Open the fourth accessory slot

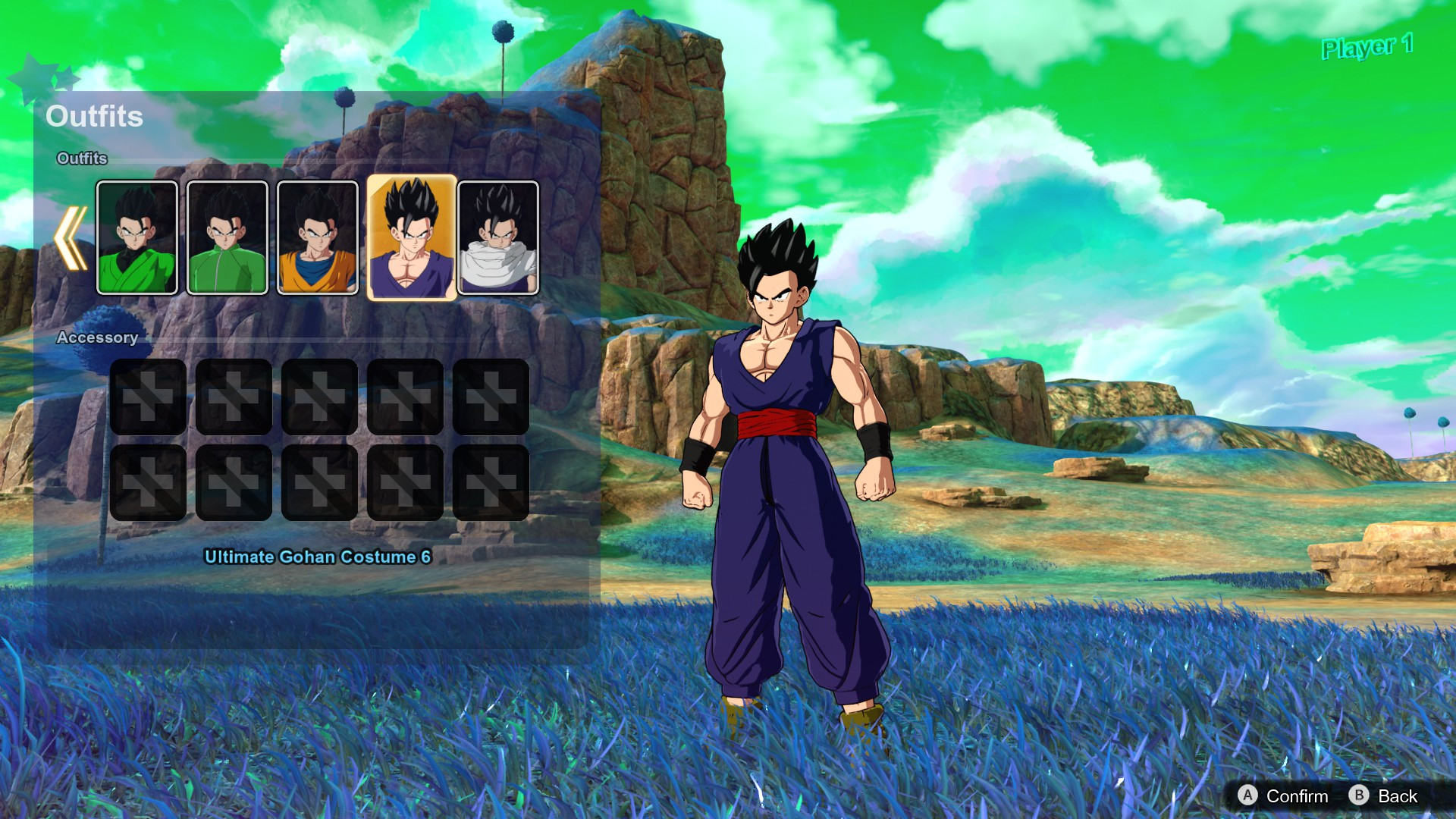406,397
